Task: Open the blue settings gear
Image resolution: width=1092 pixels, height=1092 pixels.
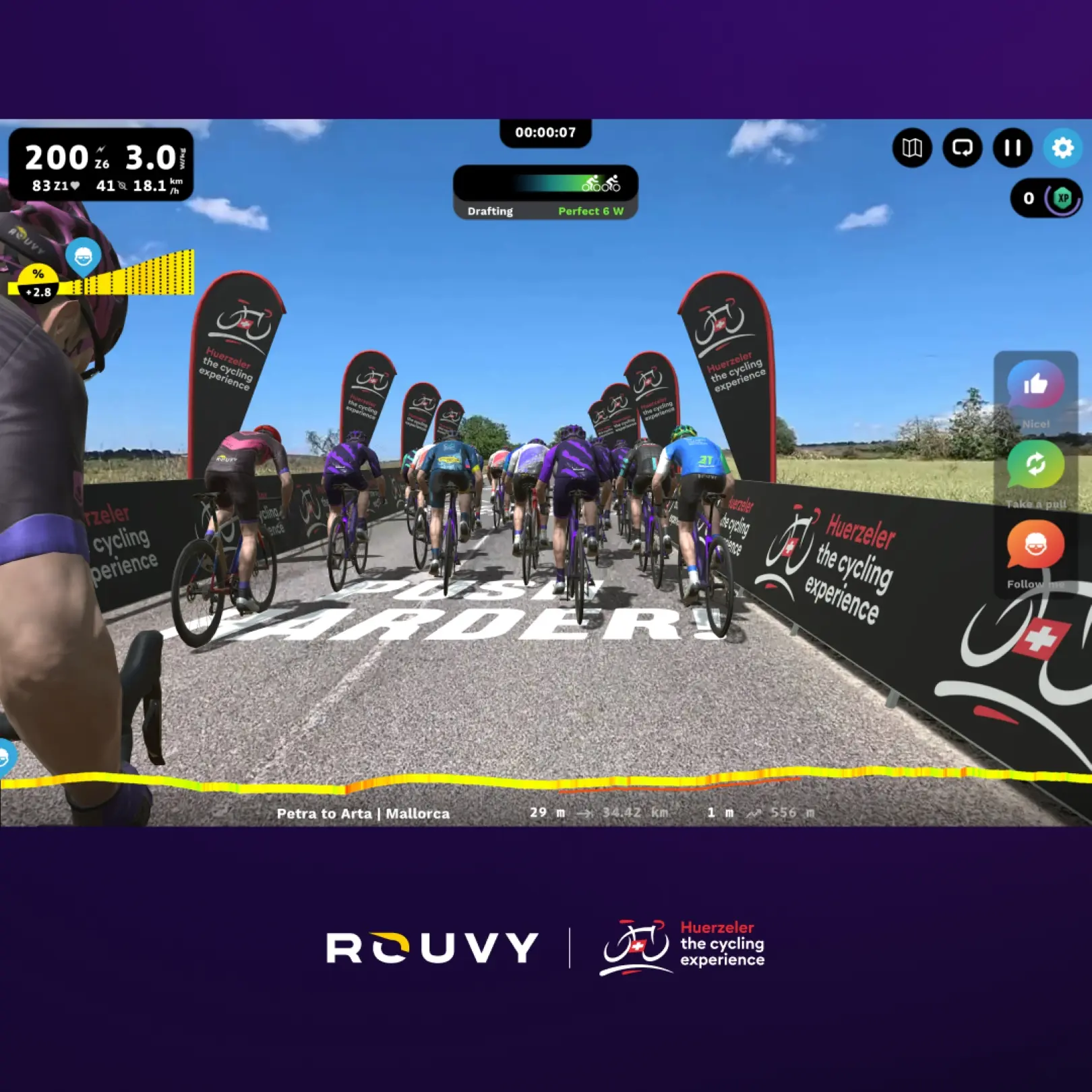Action: (1061, 149)
